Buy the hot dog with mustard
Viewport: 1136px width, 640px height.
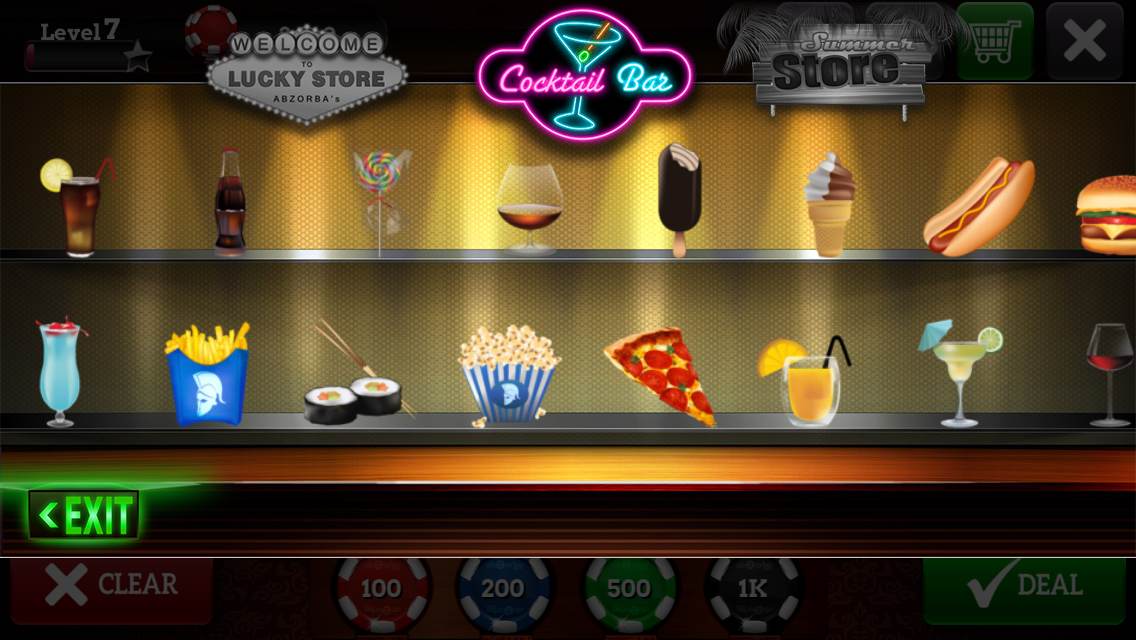pos(979,206)
